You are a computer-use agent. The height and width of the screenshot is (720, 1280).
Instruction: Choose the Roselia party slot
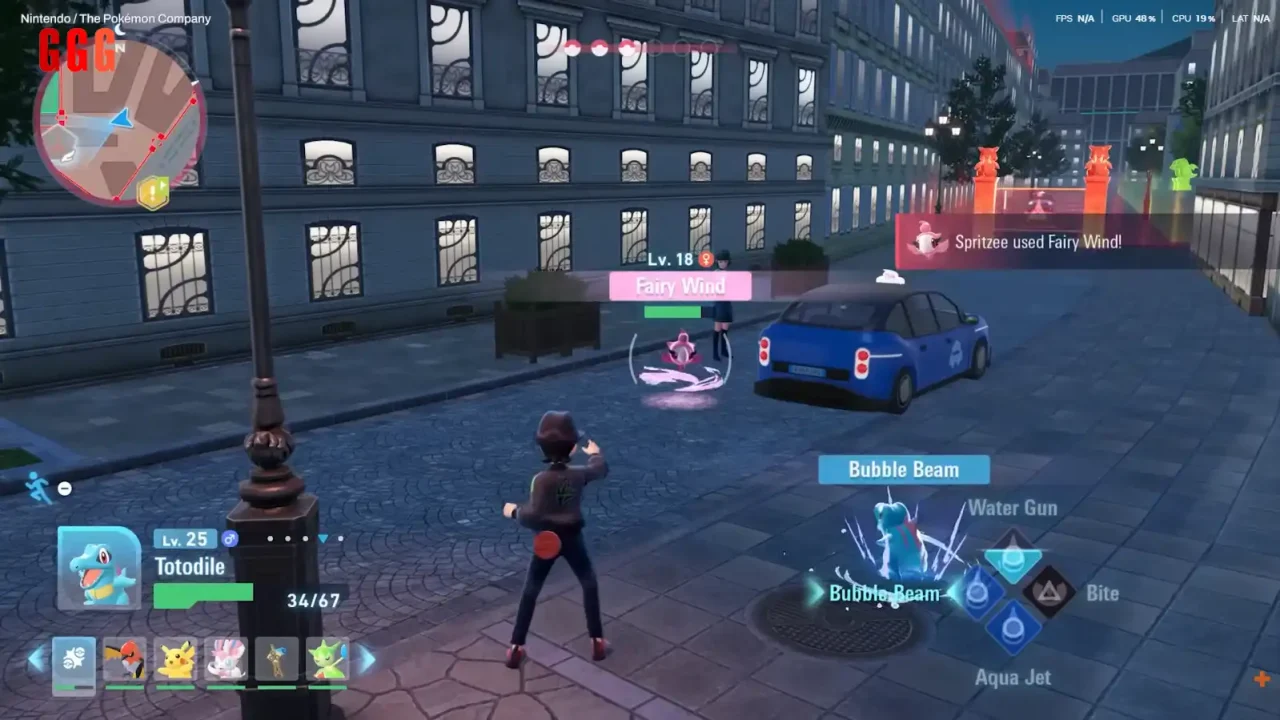[328, 661]
